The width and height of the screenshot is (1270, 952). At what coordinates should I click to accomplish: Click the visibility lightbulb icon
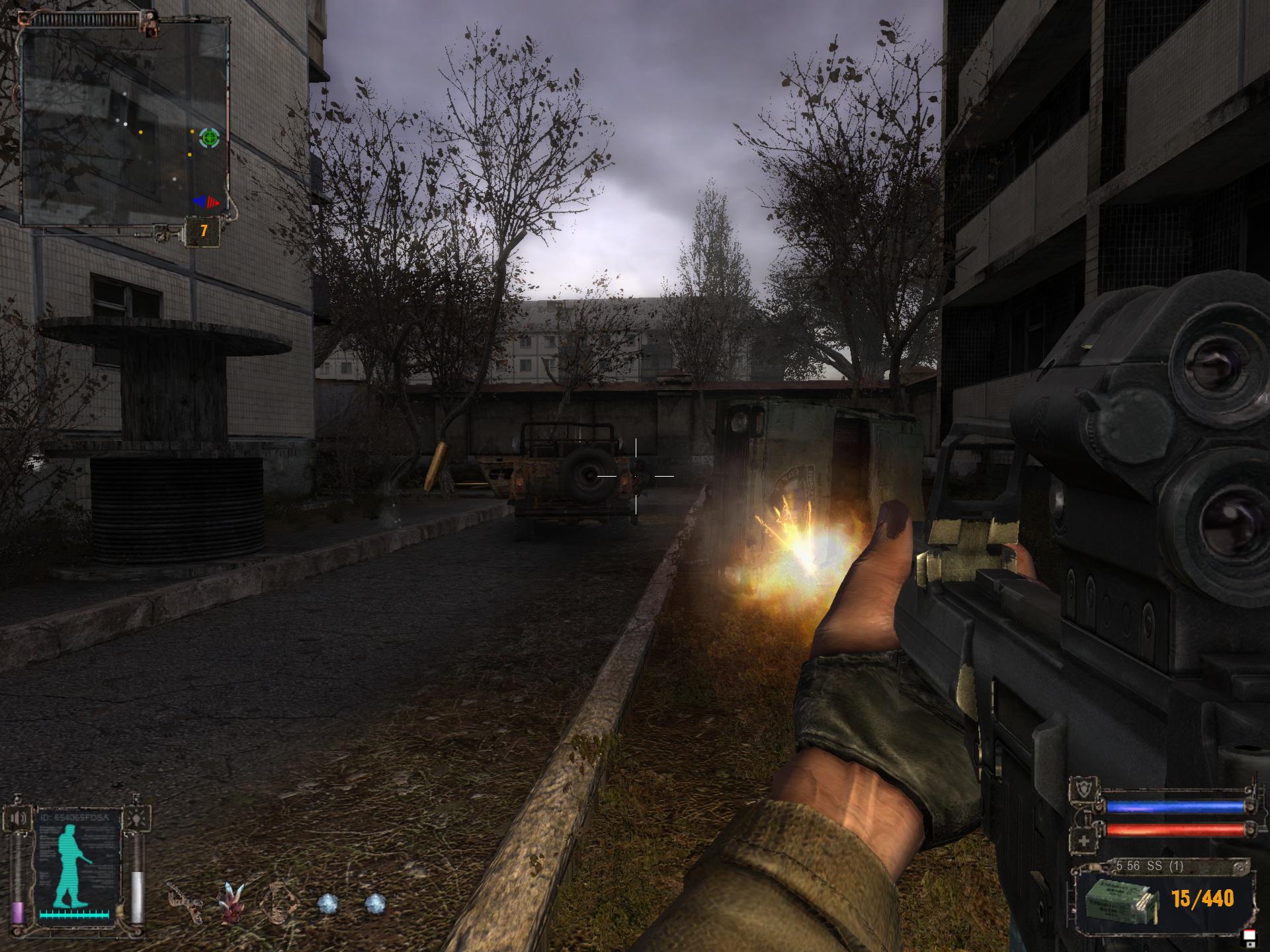tap(139, 818)
